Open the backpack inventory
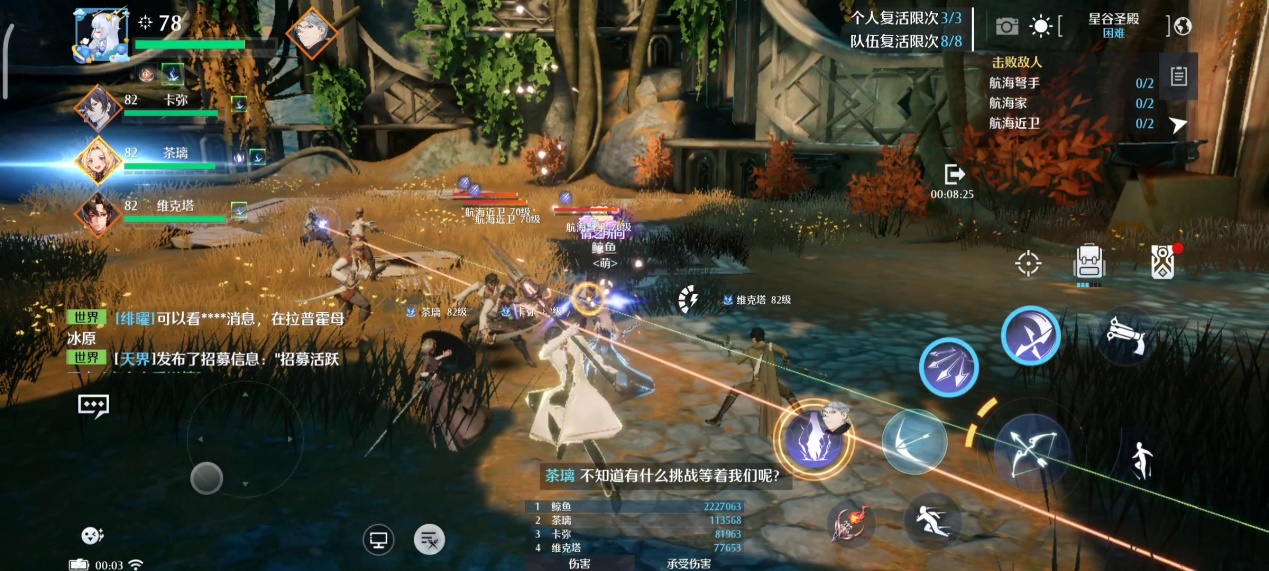The height and width of the screenshot is (571, 1269). coord(1089,263)
